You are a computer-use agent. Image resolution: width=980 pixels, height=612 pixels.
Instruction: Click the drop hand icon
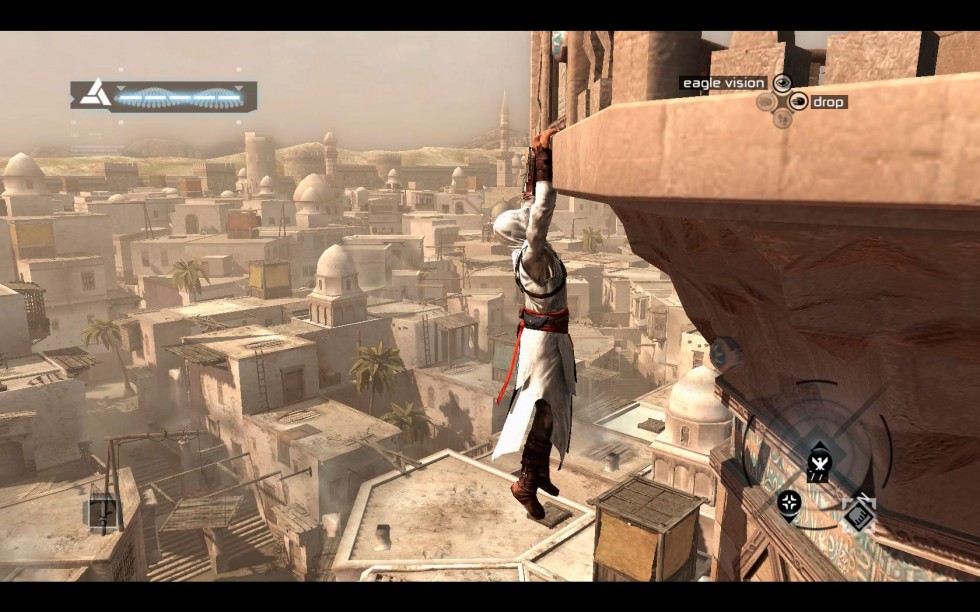[798, 101]
